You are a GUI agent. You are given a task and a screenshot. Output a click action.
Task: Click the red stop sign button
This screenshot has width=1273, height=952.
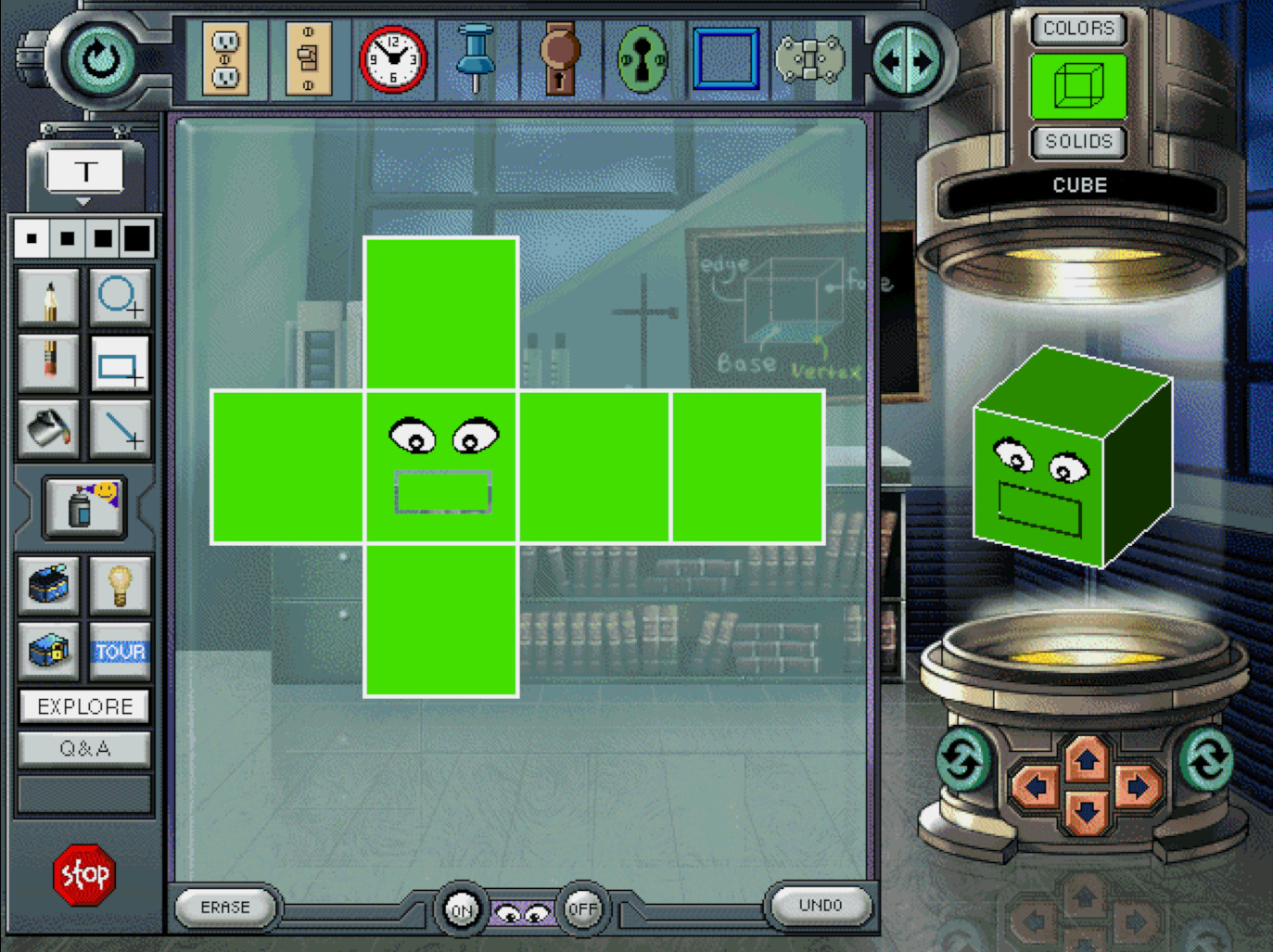pos(84,874)
